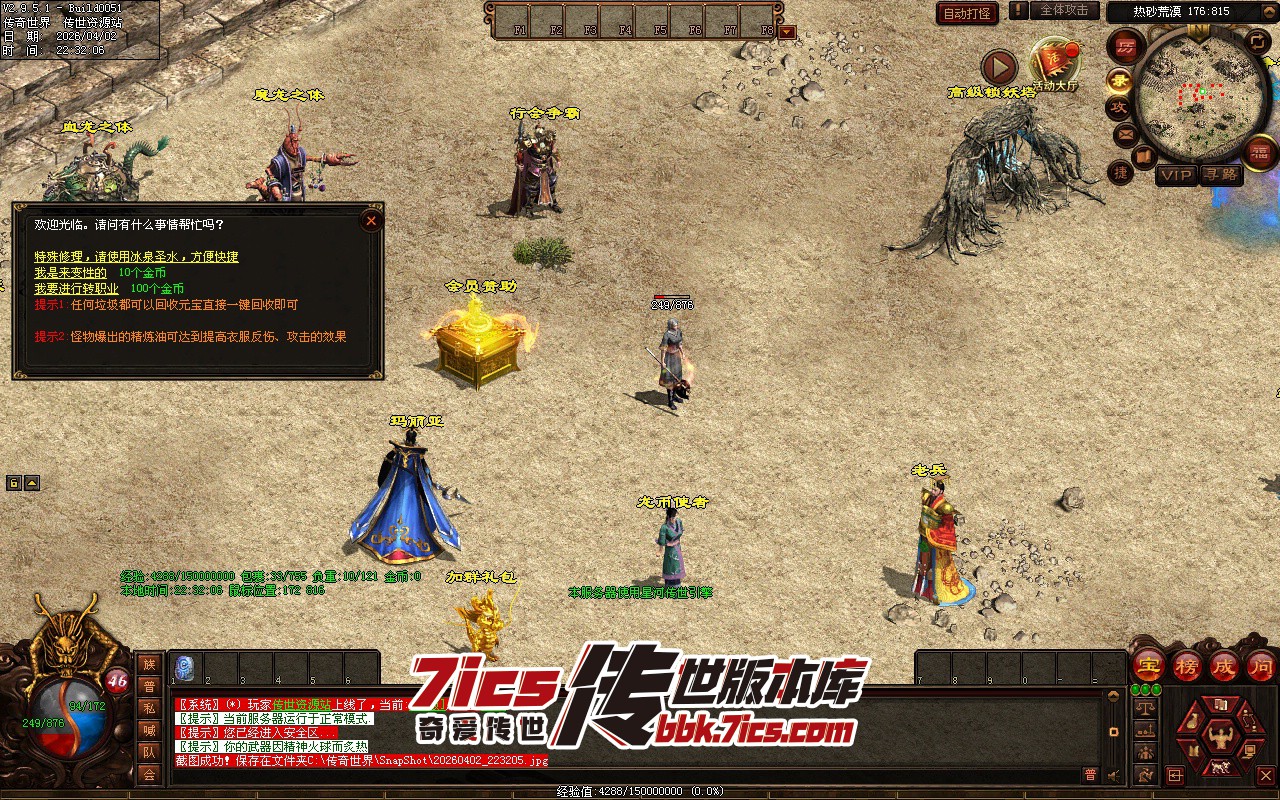Switch to the 私 private chat channel
The height and width of the screenshot is (800, 1280).
(149, 708)
